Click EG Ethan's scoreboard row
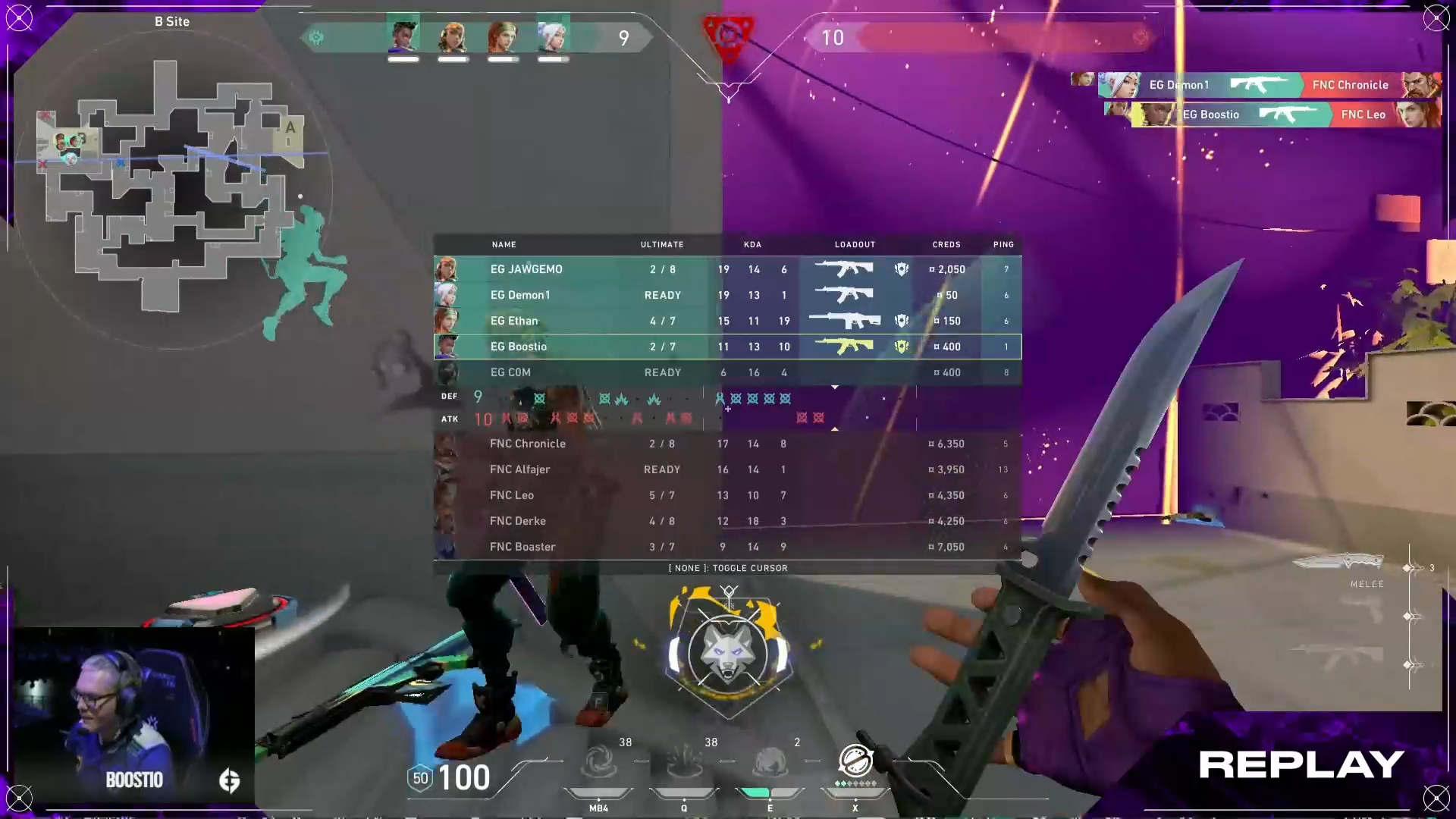This screenshot has width=1456, height=819. pos(726,321)
